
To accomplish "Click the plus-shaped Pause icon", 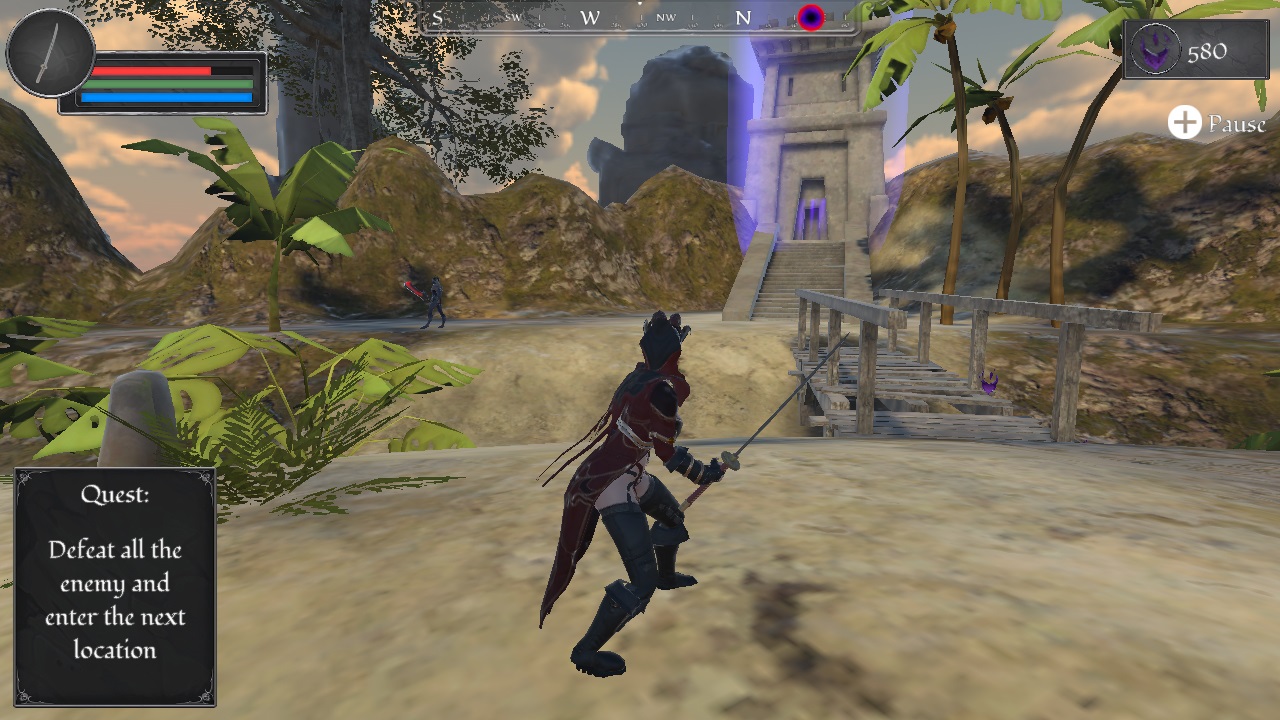I will 1185,123.
